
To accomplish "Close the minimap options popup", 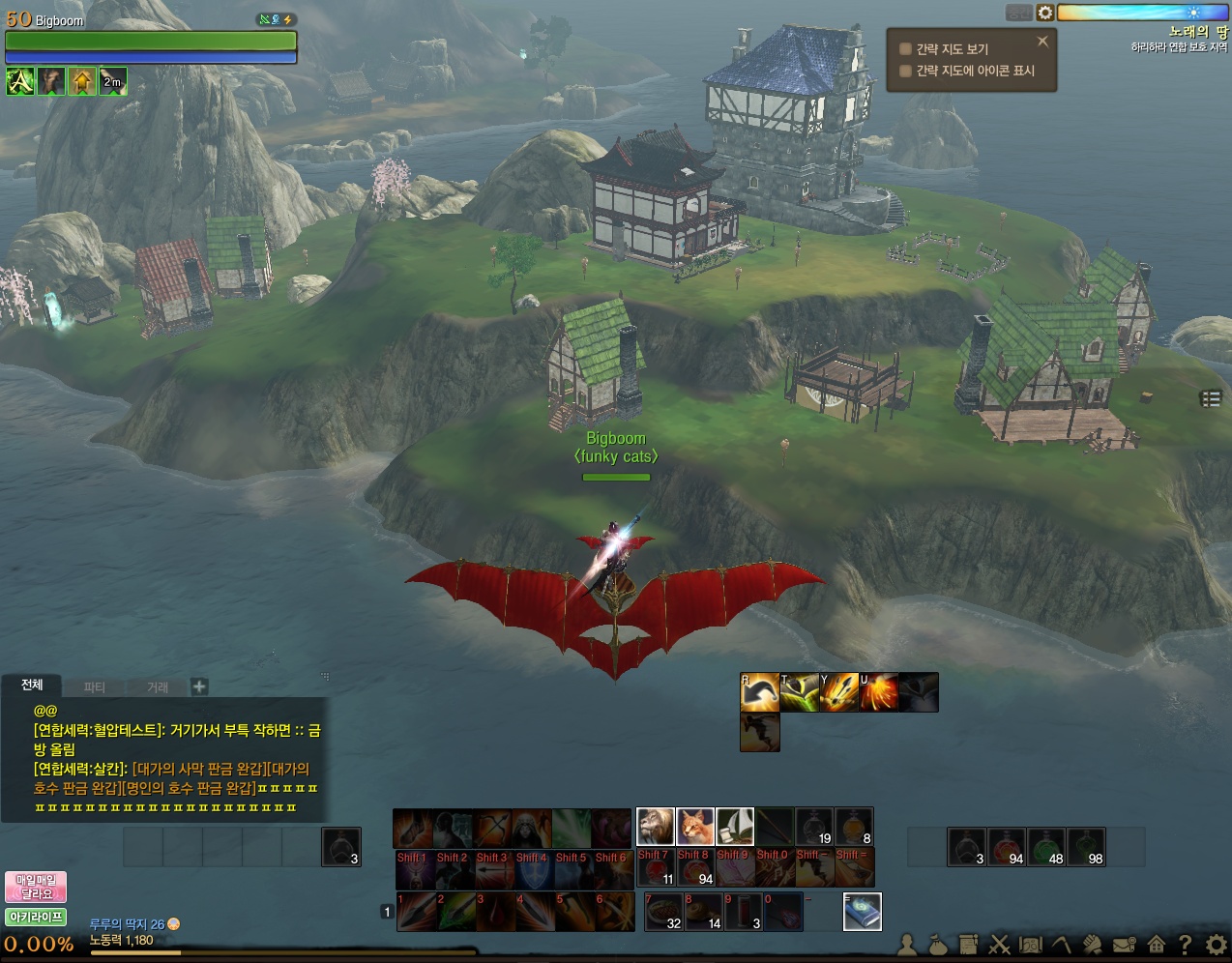I will pos(1042,42).
